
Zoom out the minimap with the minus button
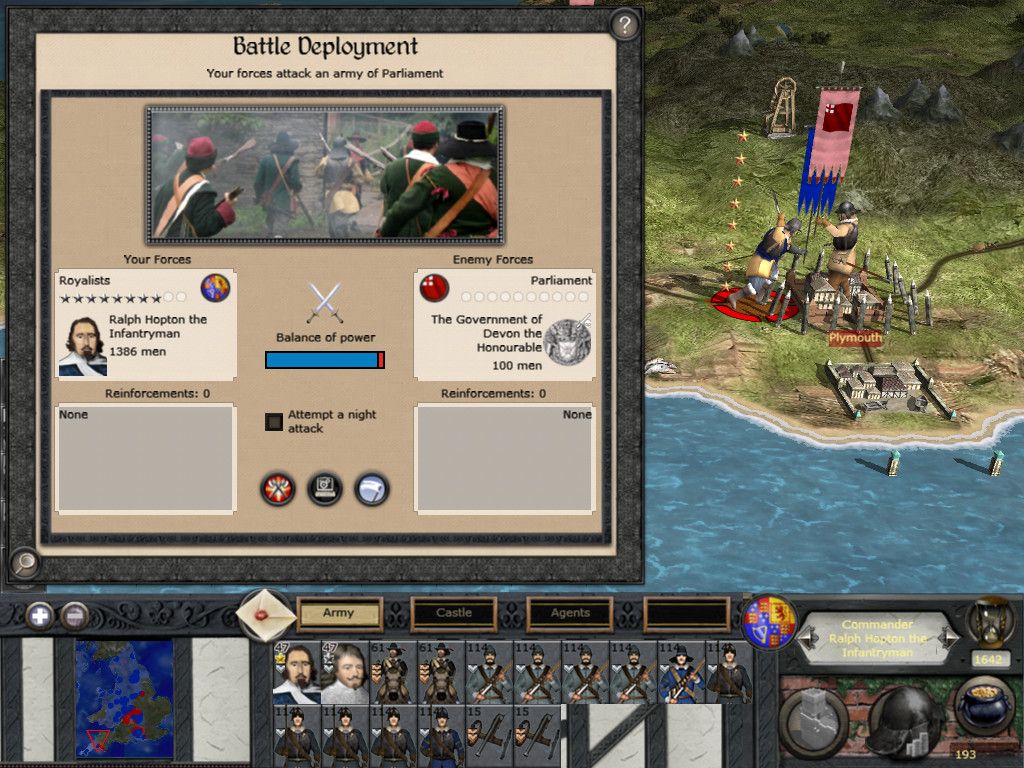click(74, 615)
